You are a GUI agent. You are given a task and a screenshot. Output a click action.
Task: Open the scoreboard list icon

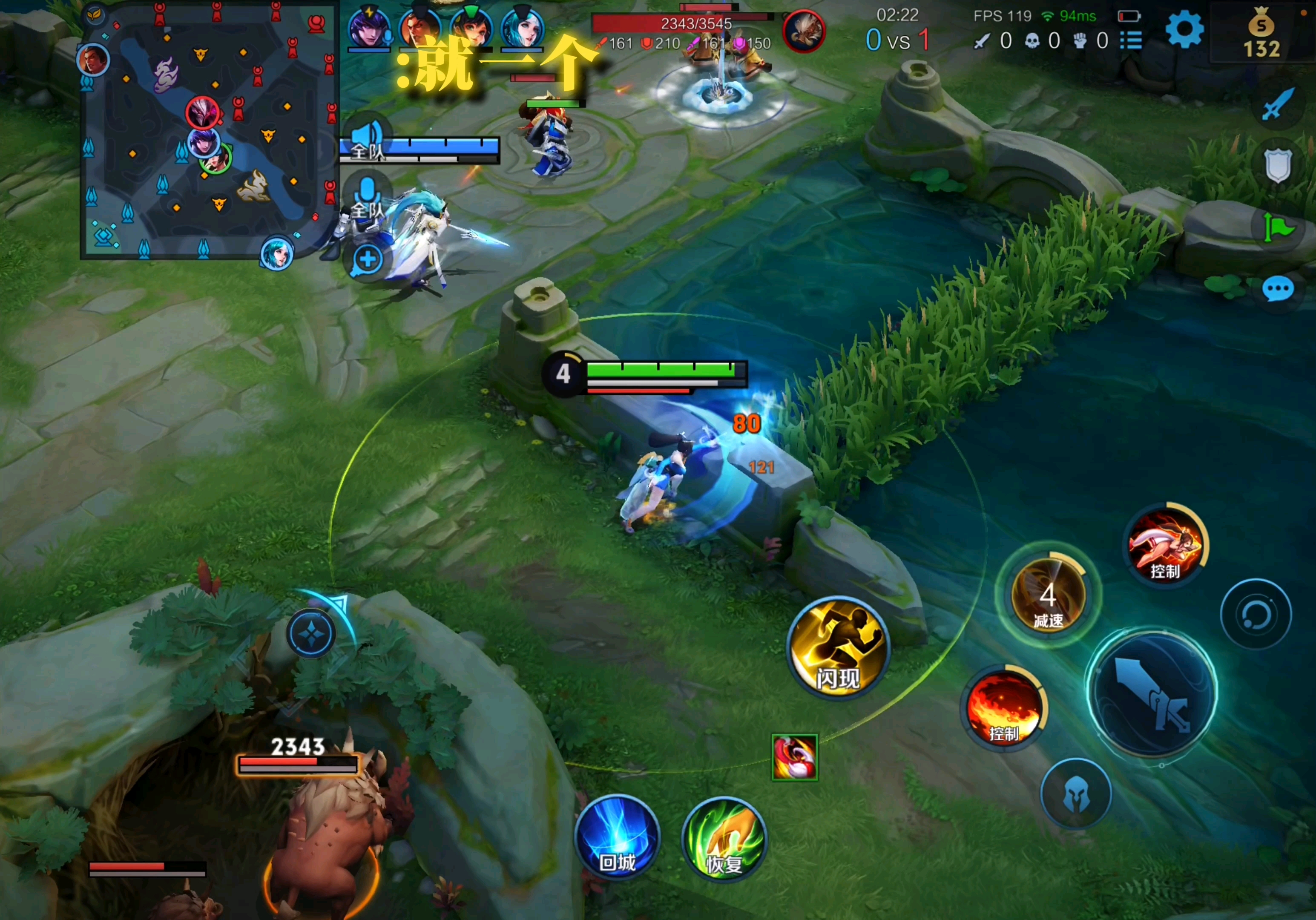[1131, 40]
